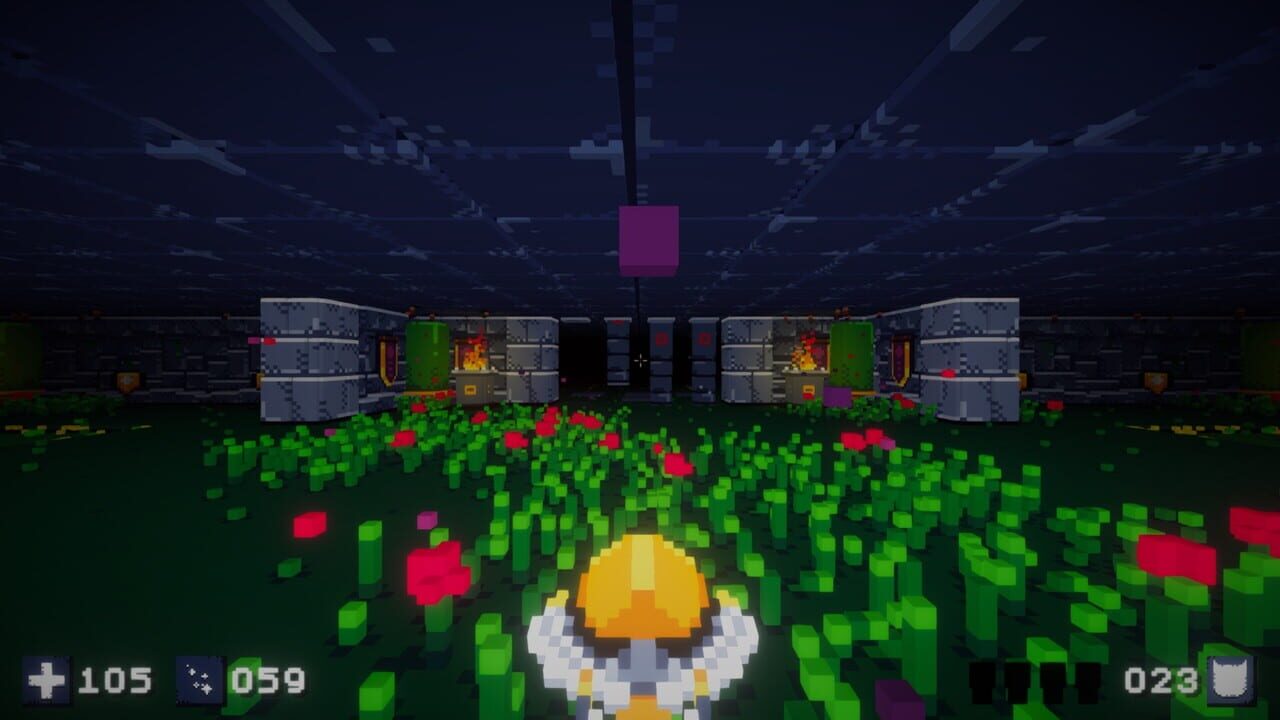This screenshot has width=1280, height=720.
Task: Click the yellow chick character's head
Action: (645, 590)
